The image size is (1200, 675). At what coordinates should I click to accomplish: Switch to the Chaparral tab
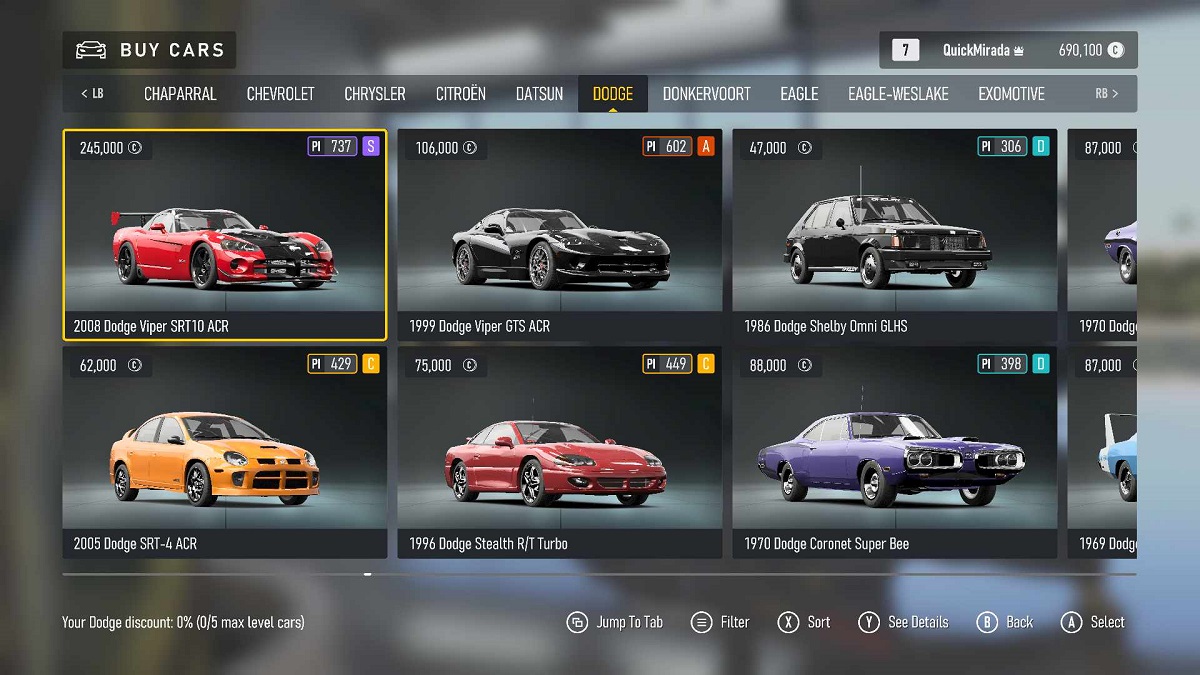pos(180,94)
